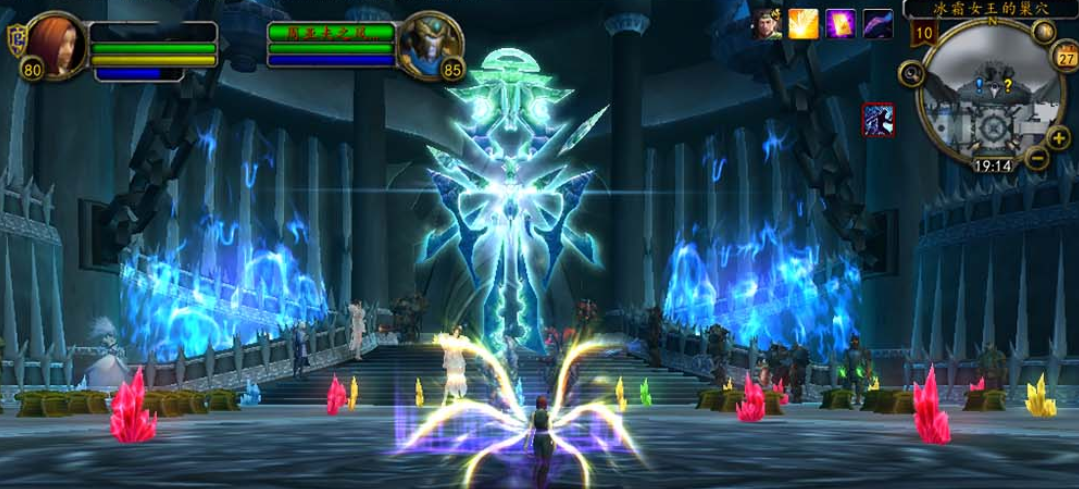The image size is (1079, 489).
Task: Click the man portrait buff icon
Action: [766, 23]
